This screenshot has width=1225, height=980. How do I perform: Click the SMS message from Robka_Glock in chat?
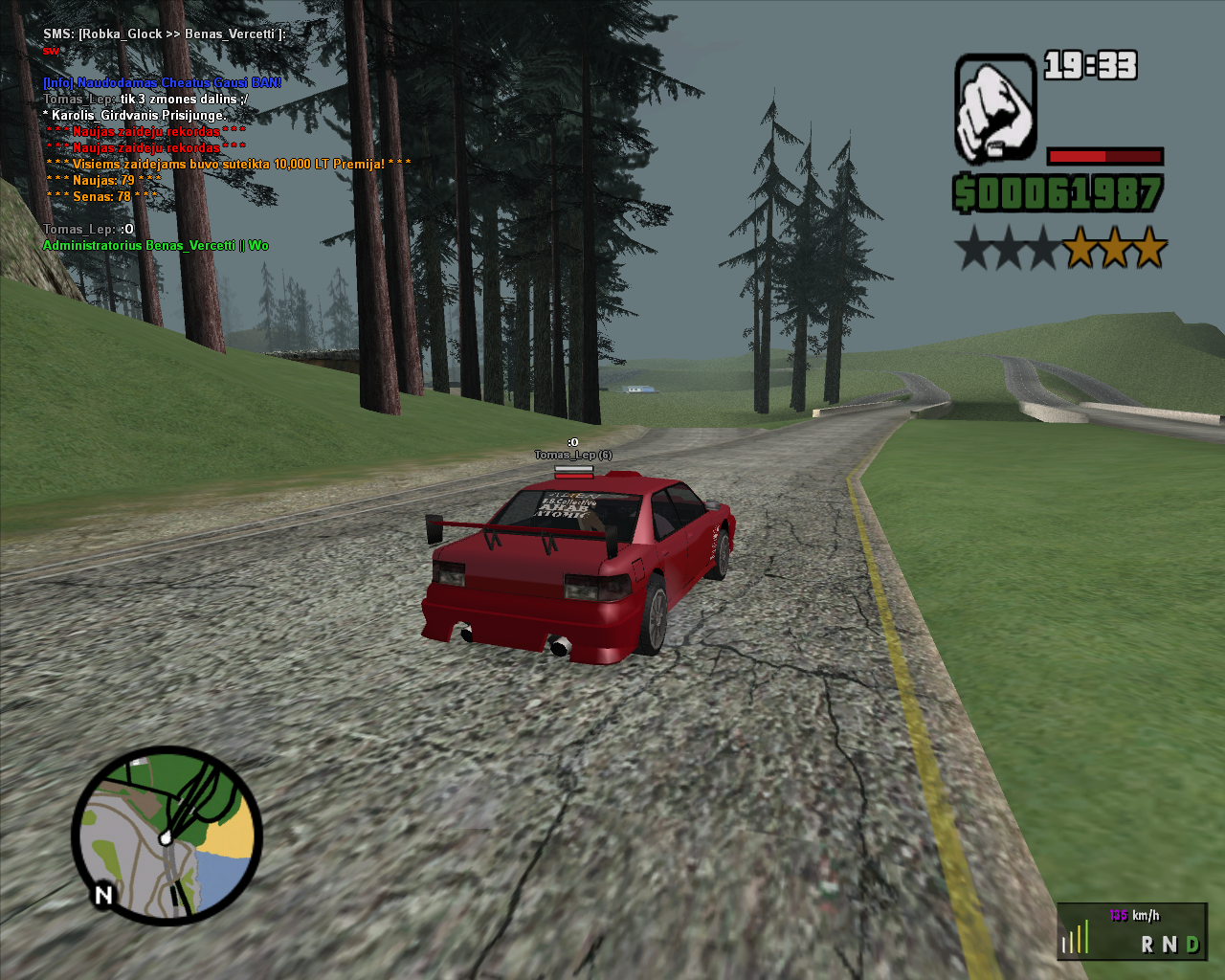pyautogui.click(x=164, y=34)
